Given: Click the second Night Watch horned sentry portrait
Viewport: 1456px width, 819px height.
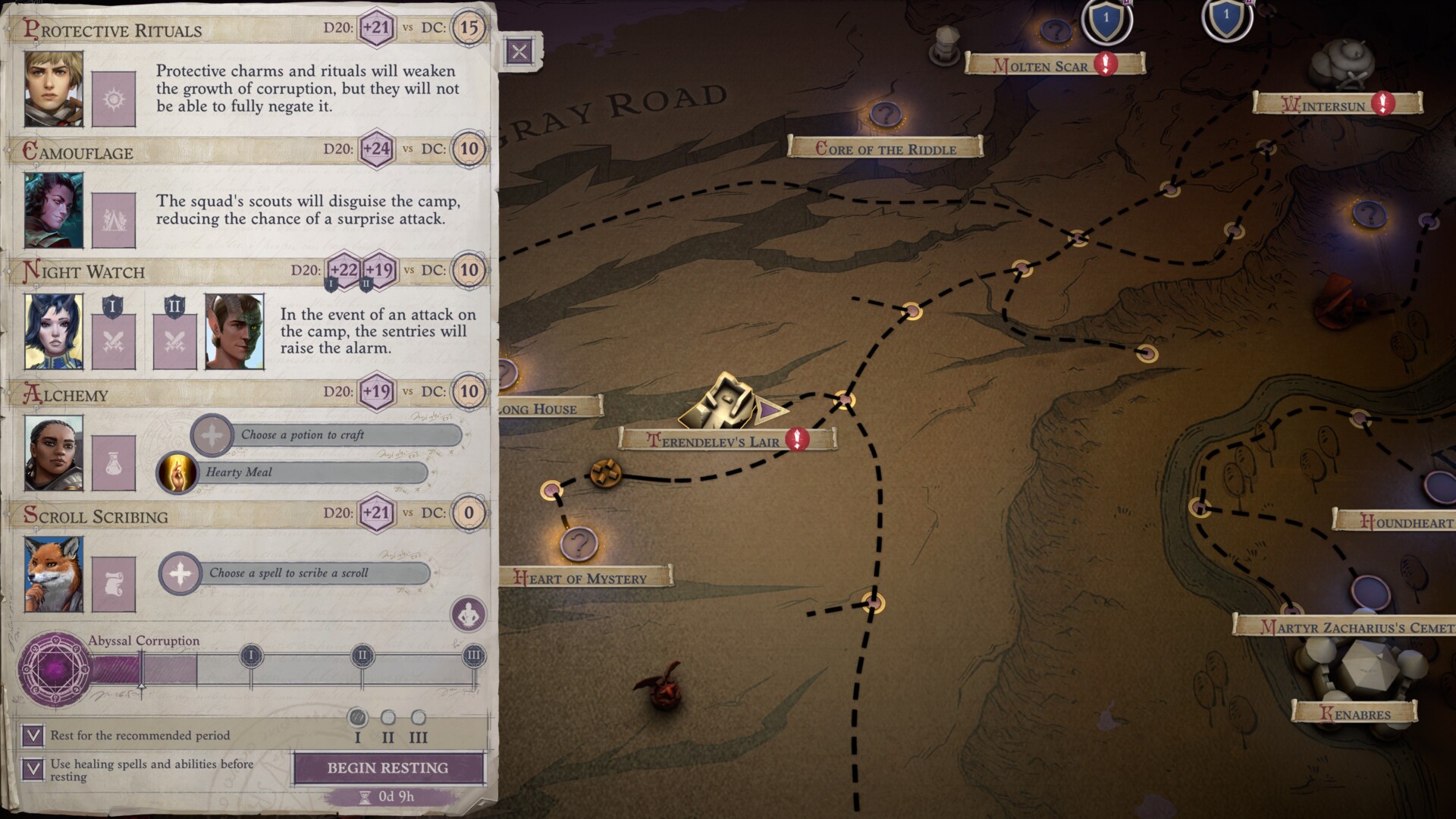Looking at the screenshot, I should coord(235,332).
